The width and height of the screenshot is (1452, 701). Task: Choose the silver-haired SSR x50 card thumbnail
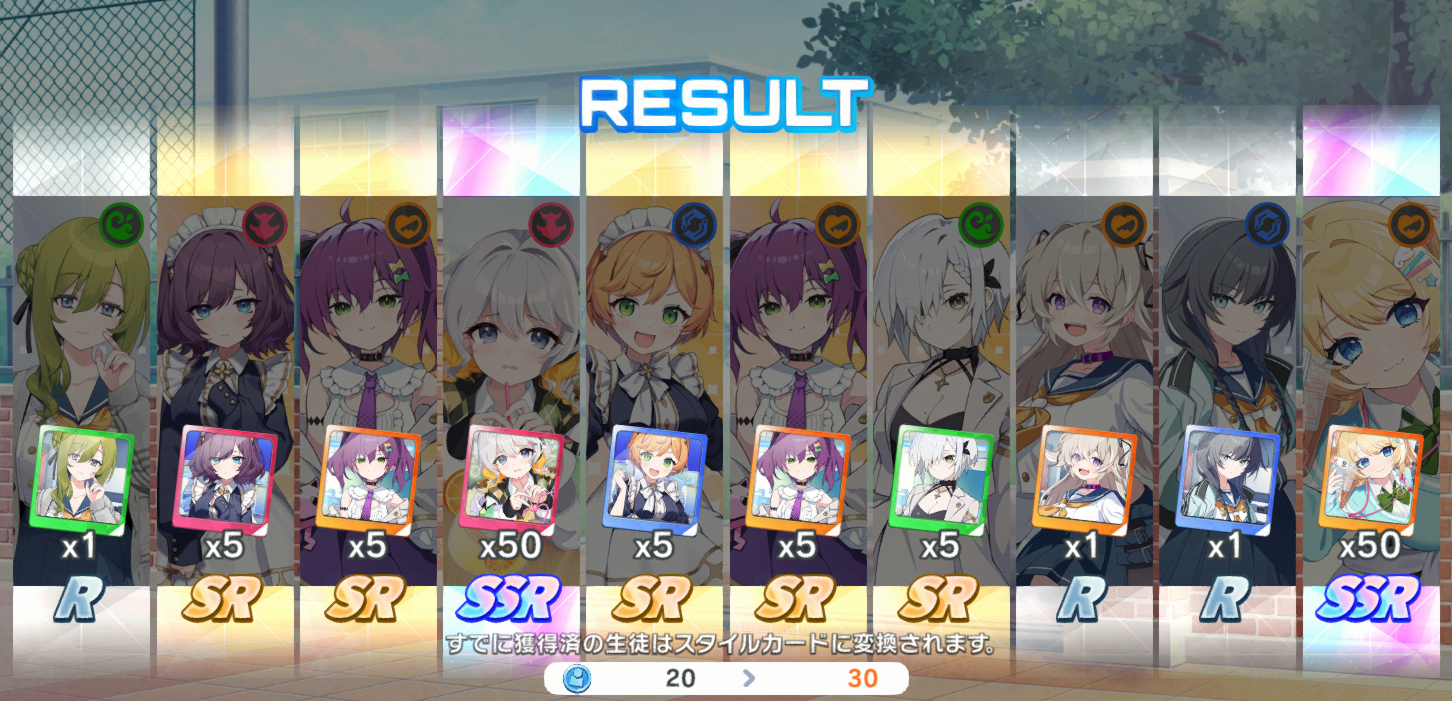[x=511, y=477]
